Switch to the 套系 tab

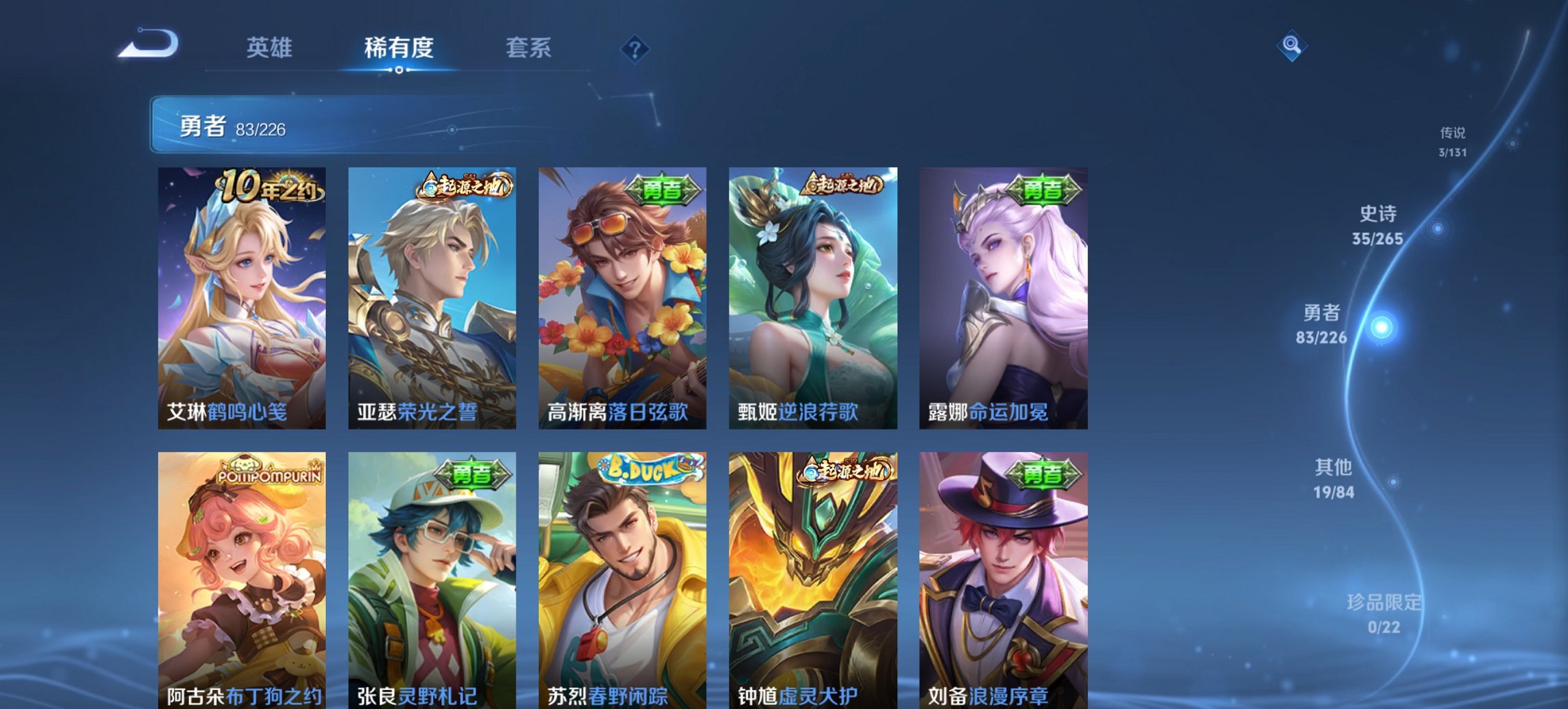click(527, 48)
